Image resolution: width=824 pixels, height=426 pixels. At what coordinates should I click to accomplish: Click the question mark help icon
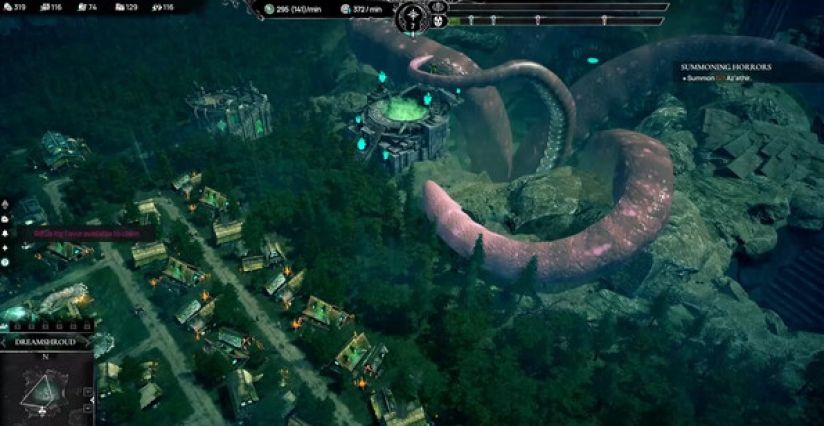pyautogui.click(x=5, y=262)
